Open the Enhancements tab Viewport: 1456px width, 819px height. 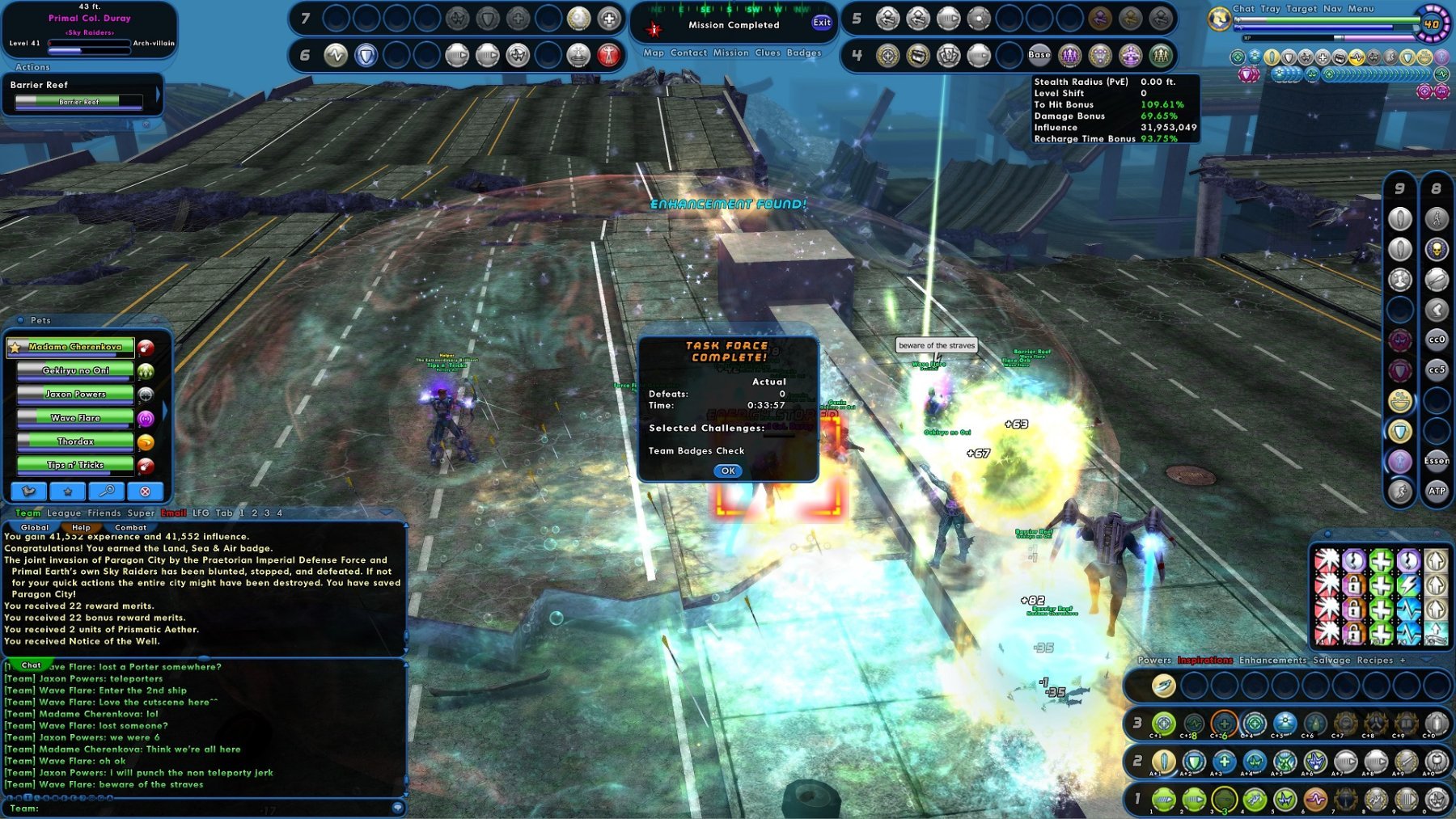click(x=1272, y=661)
